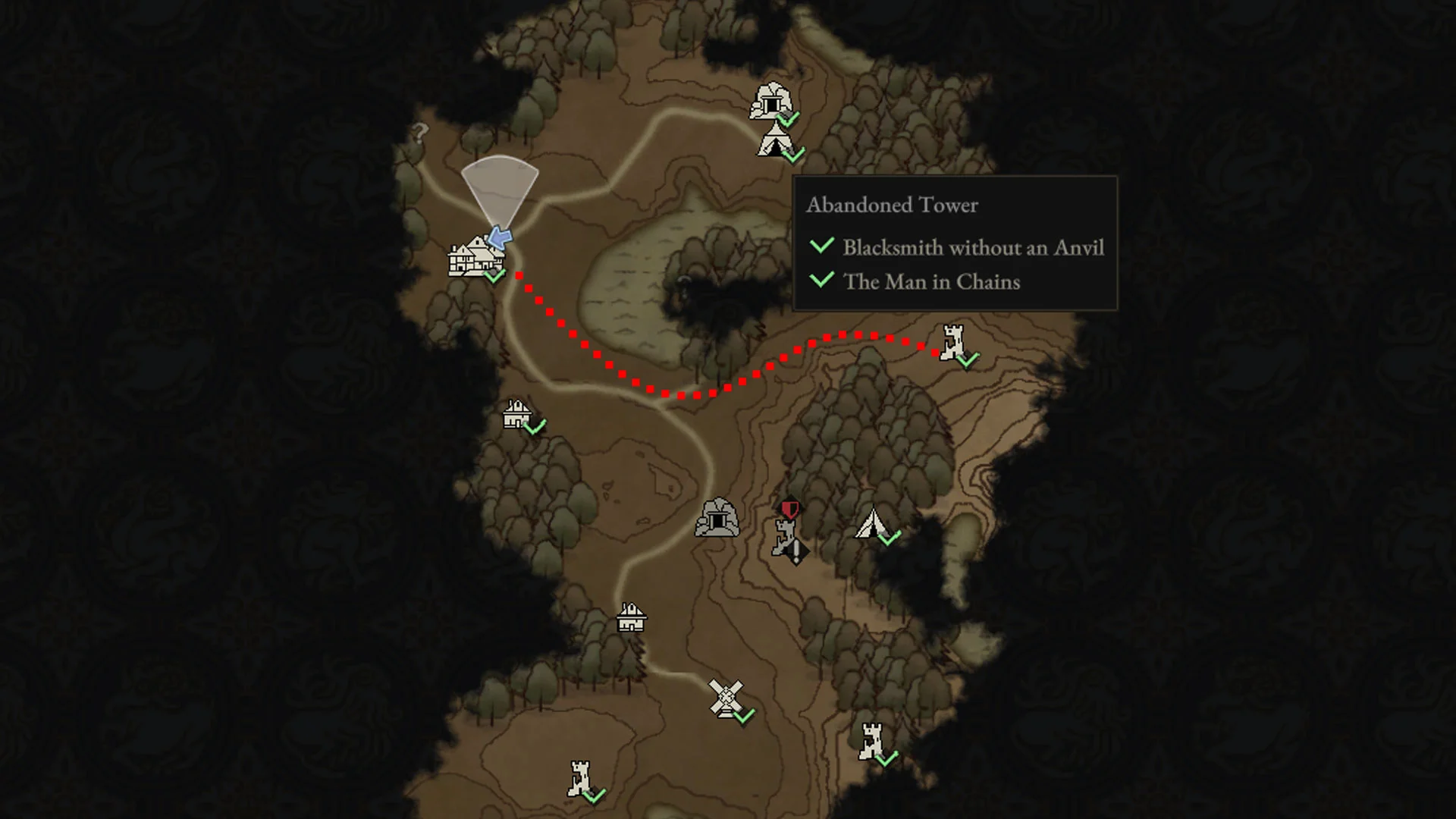Image resolution: width=1456 pixels, height=819 pixels.
Task: Choose the small house marker with green checkmark
Action: coord(517,415)
